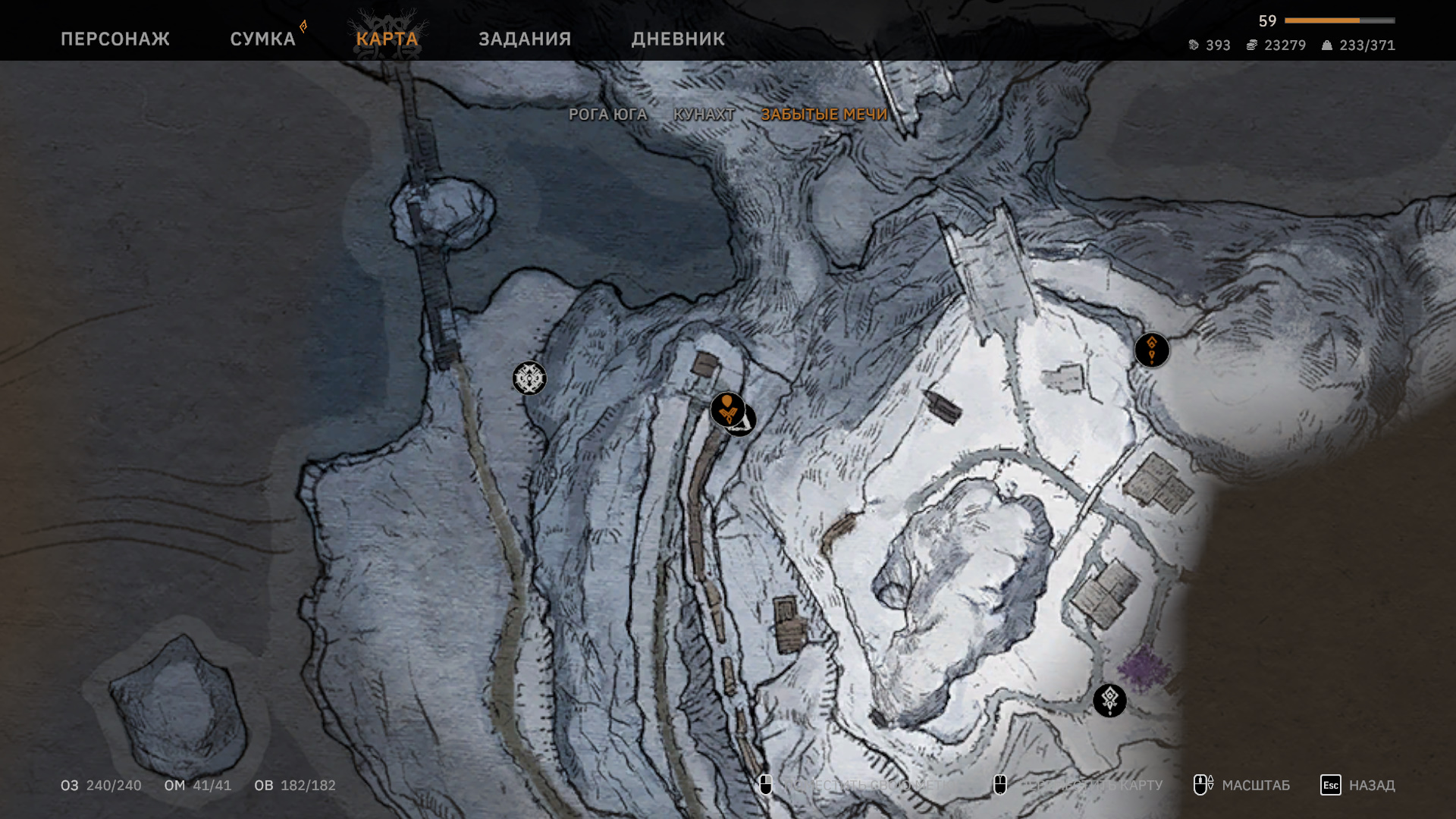Select the orange diamond-rune map marker

click(x=1151, y=350)
